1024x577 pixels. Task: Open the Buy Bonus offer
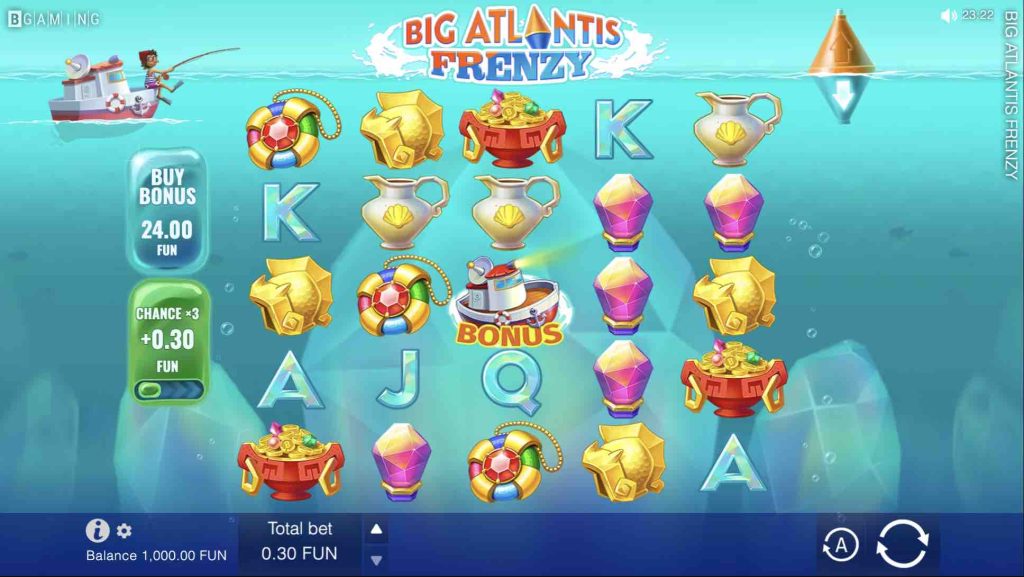167,211
